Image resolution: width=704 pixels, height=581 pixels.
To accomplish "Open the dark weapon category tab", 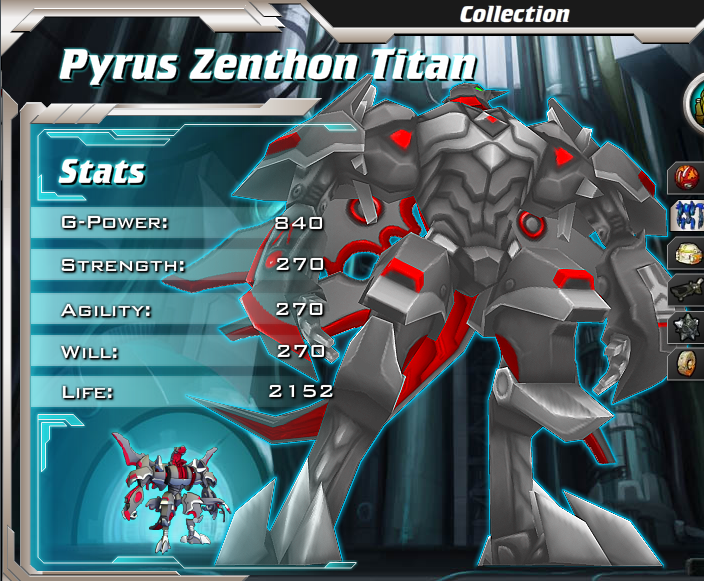I will 689,289.
